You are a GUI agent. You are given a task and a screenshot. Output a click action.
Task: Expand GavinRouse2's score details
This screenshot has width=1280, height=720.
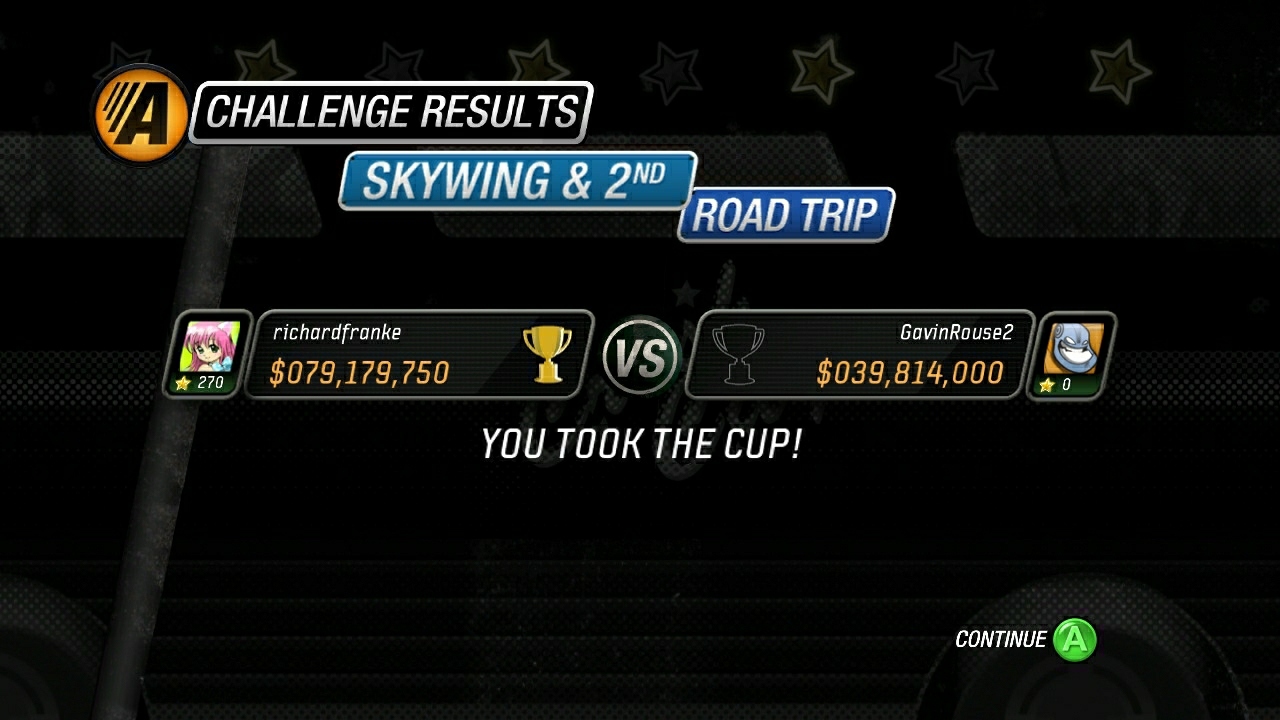(912, 373)
